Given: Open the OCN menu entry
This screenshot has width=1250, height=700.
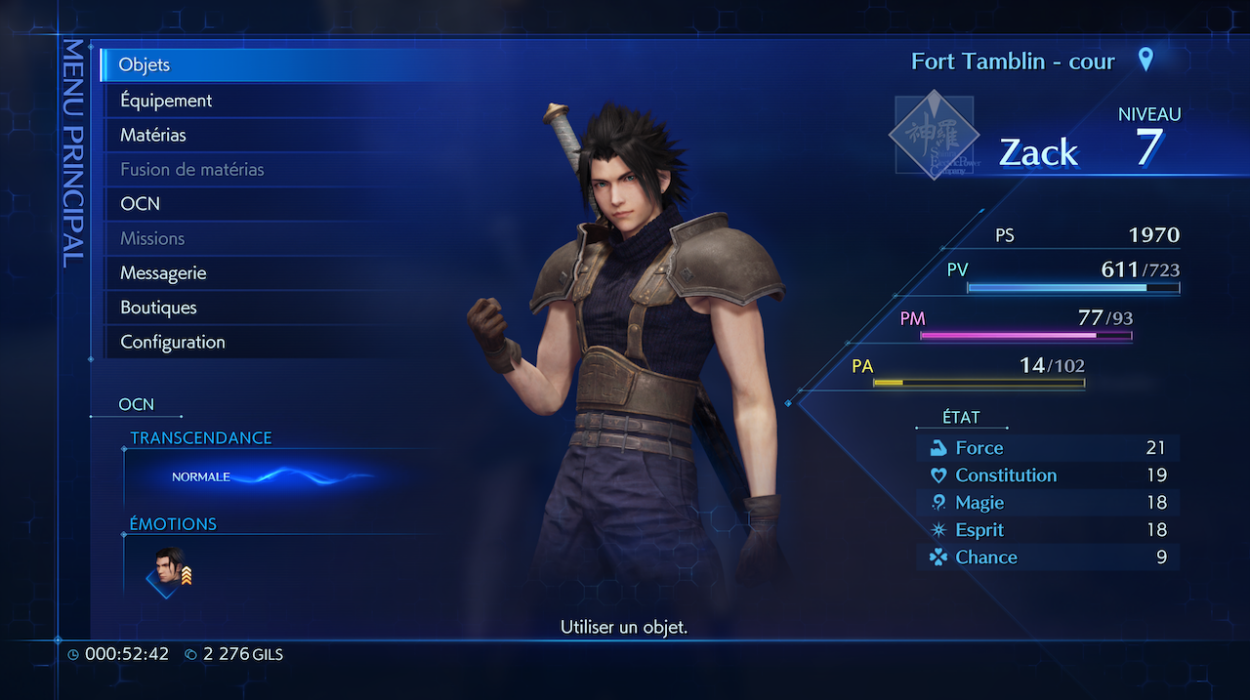Looking at the screenshot, I should pyautogui.click(x=140, y=204).
